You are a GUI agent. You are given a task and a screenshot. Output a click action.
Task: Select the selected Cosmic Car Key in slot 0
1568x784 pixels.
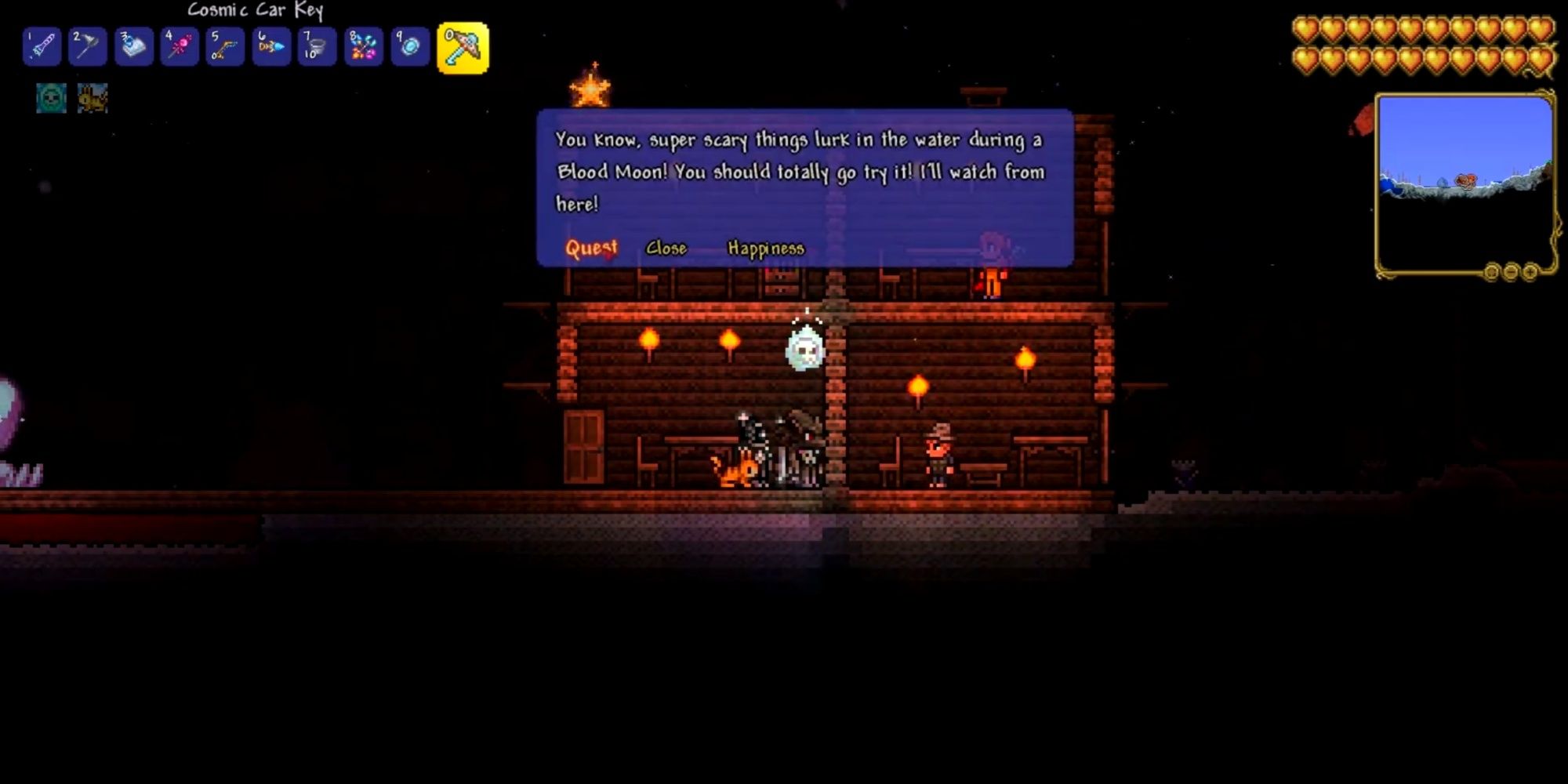click(464, 47)
